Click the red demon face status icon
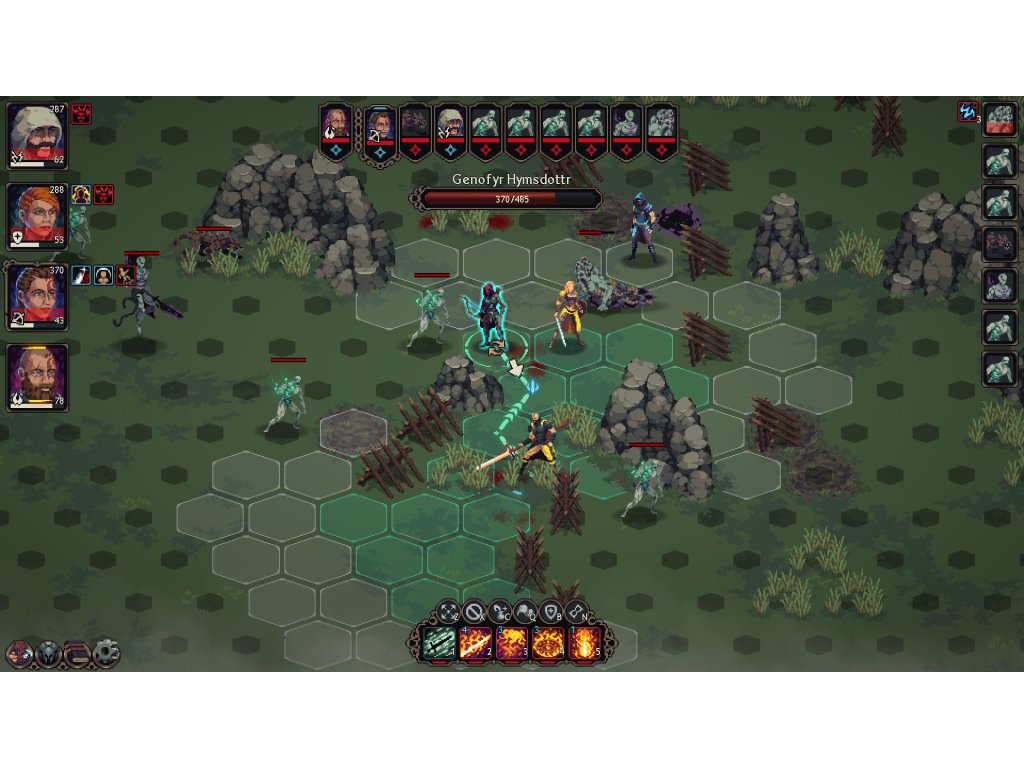This screenshot has height=768, width=1024. [x=82, y=114]
